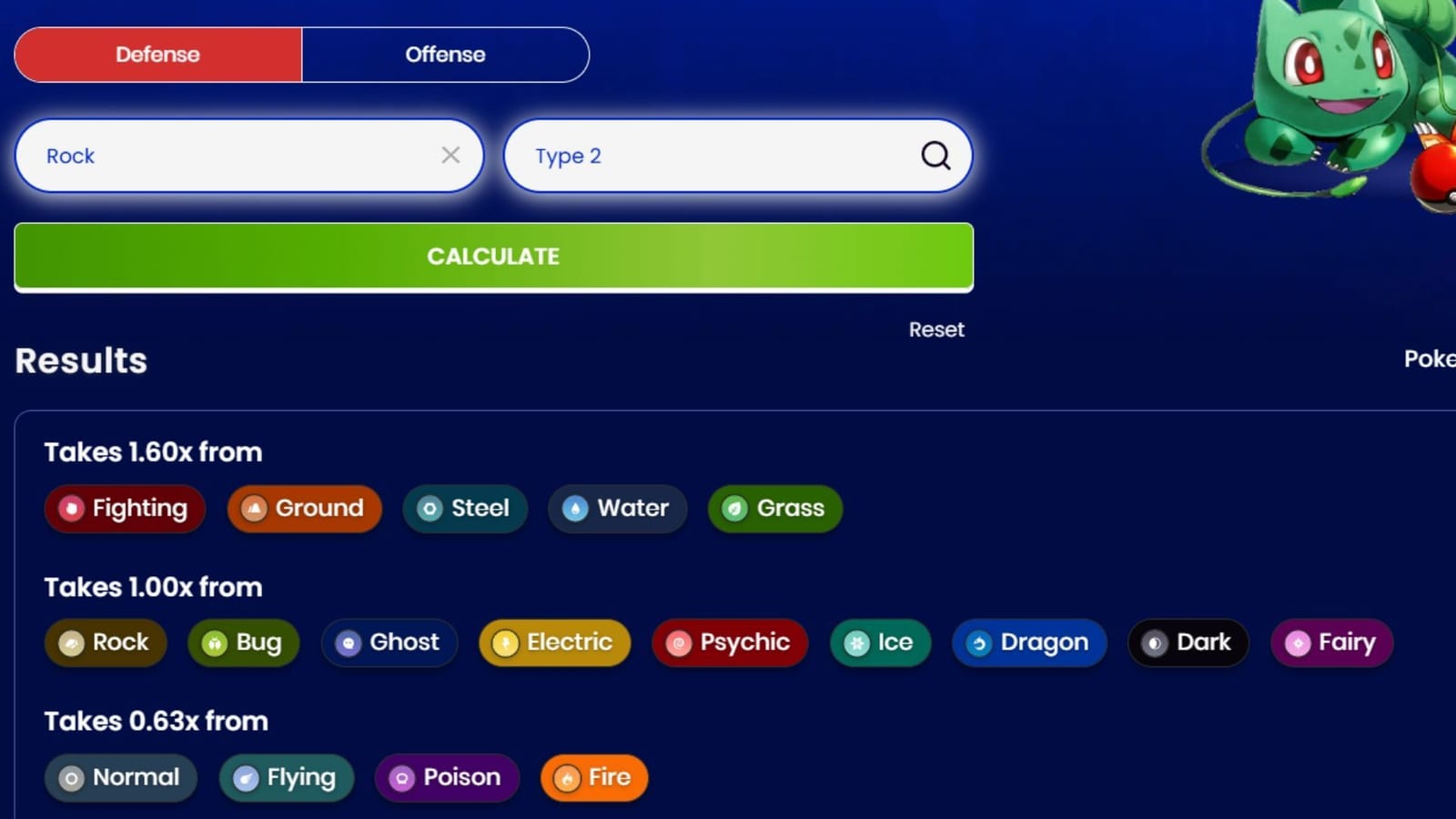Select the Ground type badge icon
Screen dimensions: 1456x819
pyautogui.click(x=253, y=509)
